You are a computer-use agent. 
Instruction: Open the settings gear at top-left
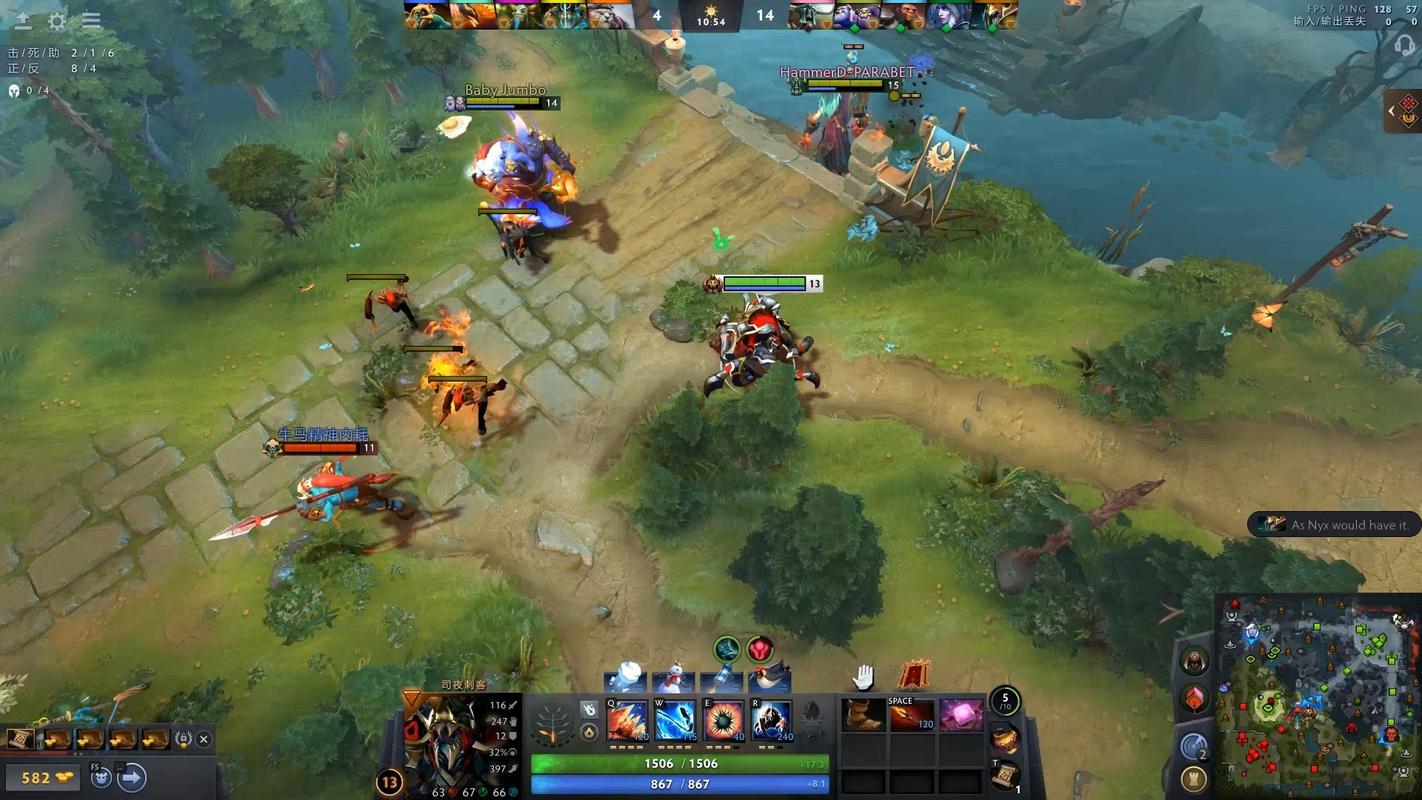coord(57,19)
